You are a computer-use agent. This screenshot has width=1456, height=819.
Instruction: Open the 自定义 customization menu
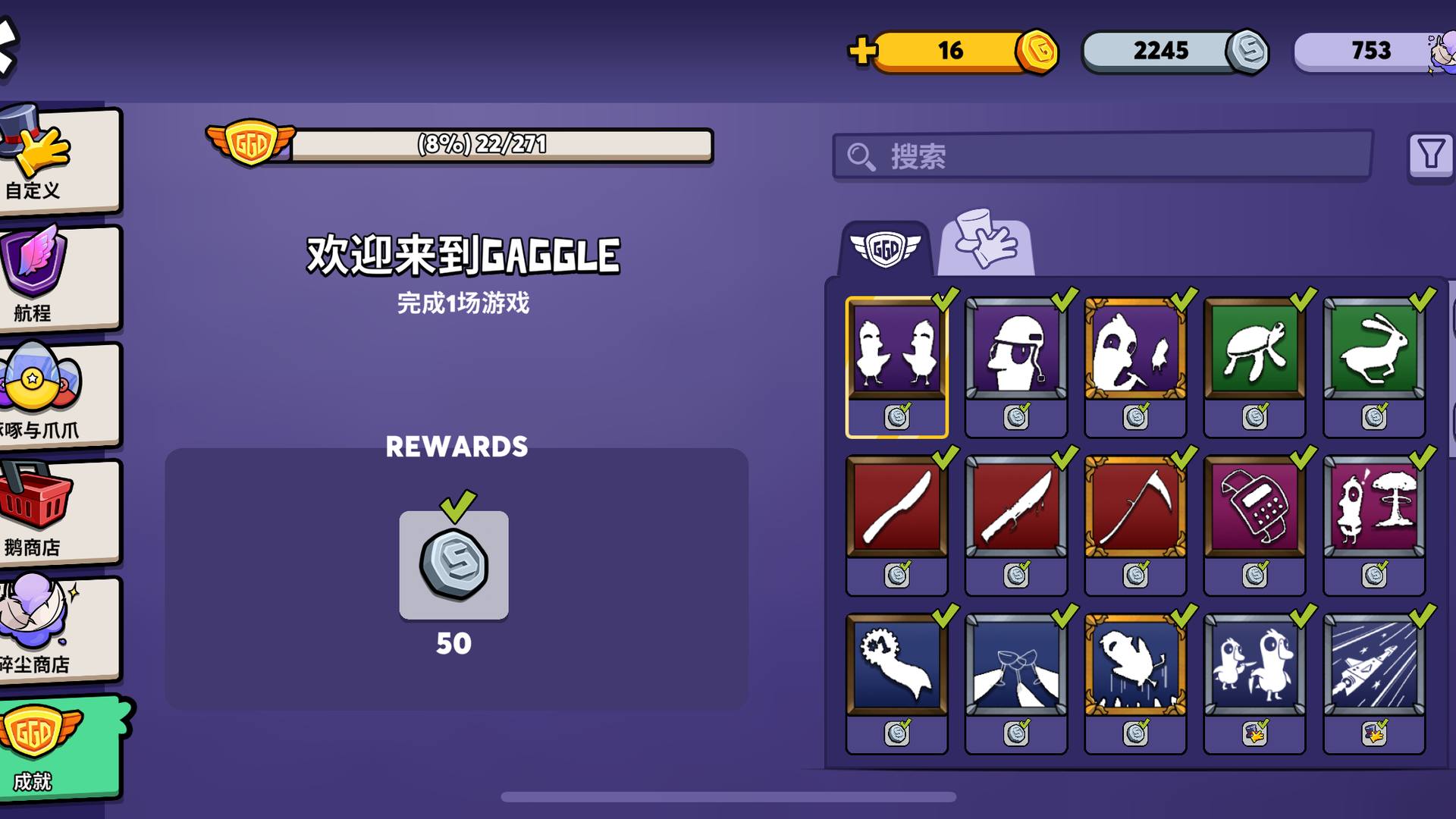pyautogui.click(x=59, y=159)
